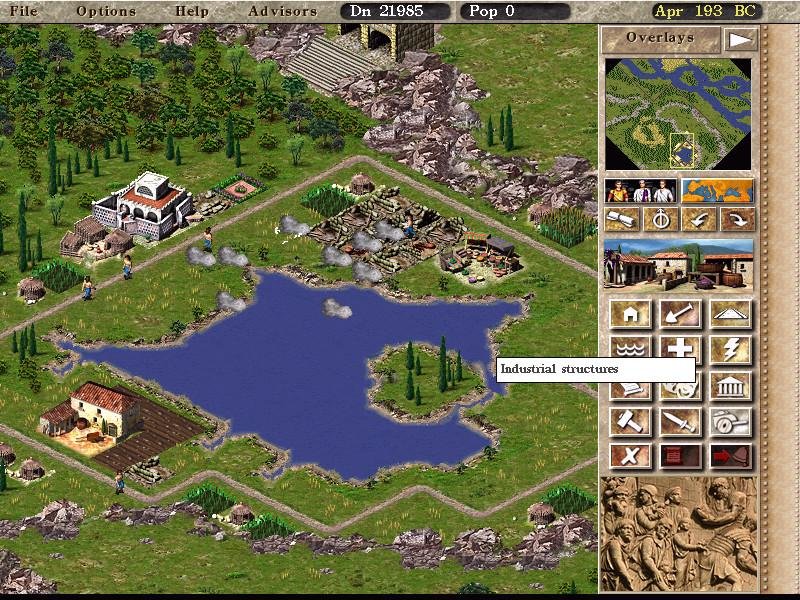The width and height of the screenshot is (800, 600).
Task: Rotate the map clockwise with the right arrow
Action: [737, 219]
